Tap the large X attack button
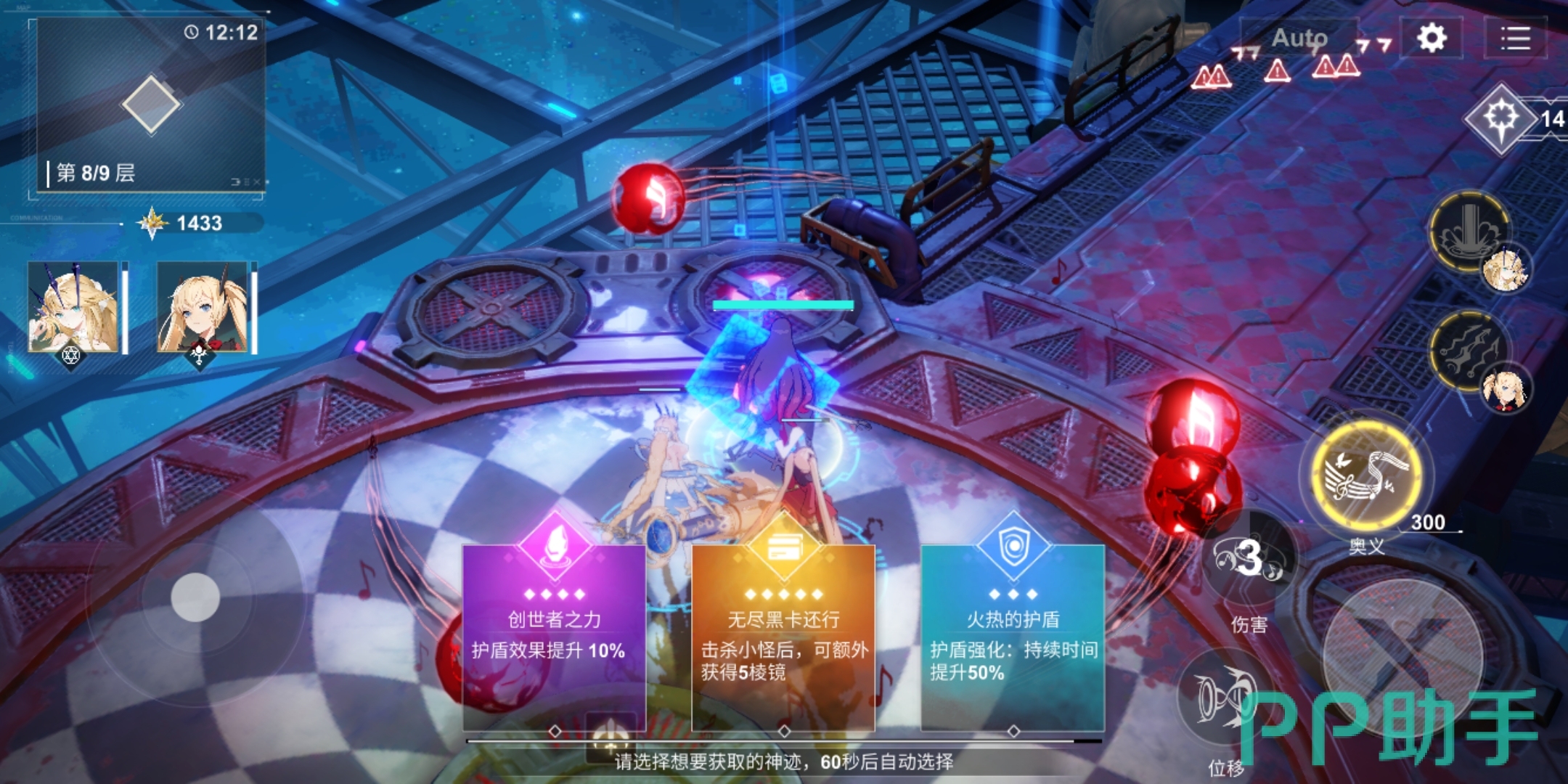Image resolution: width=1568 pixels, height=784 pixels. pos(1401,653)
